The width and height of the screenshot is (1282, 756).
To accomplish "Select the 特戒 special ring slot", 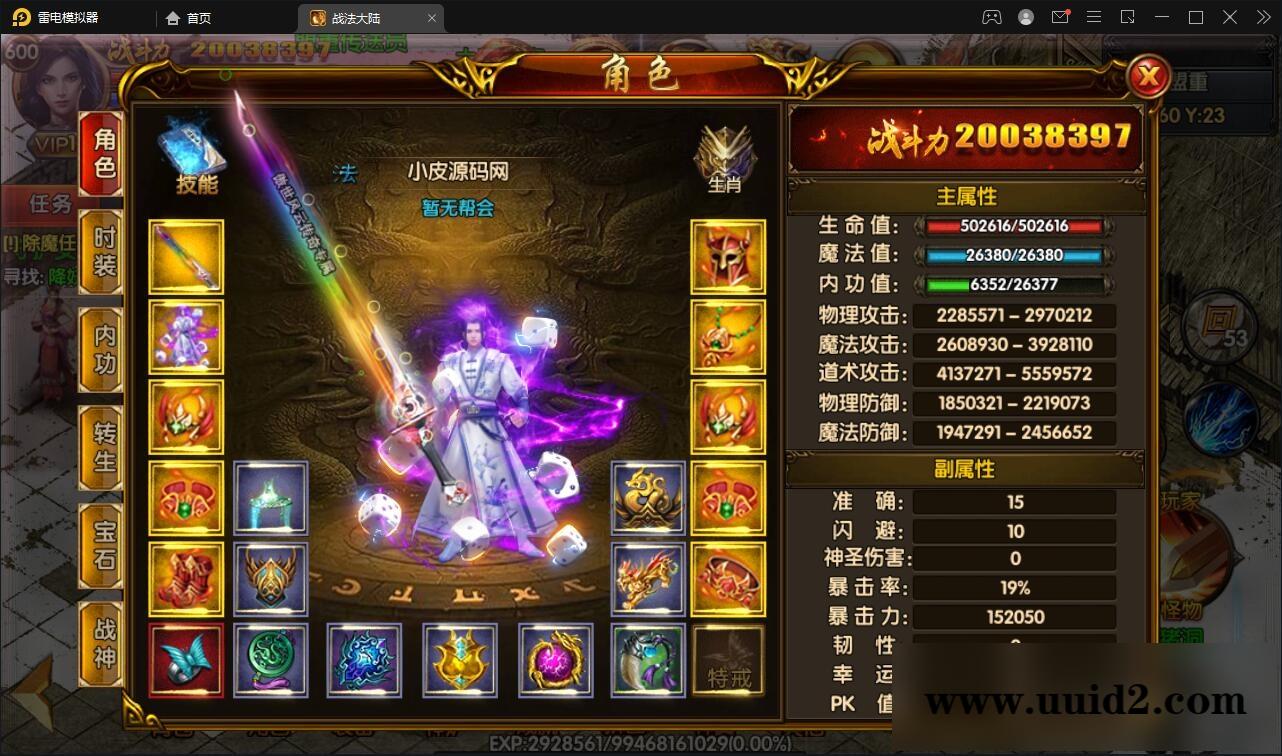I will (x=728, y=660).
